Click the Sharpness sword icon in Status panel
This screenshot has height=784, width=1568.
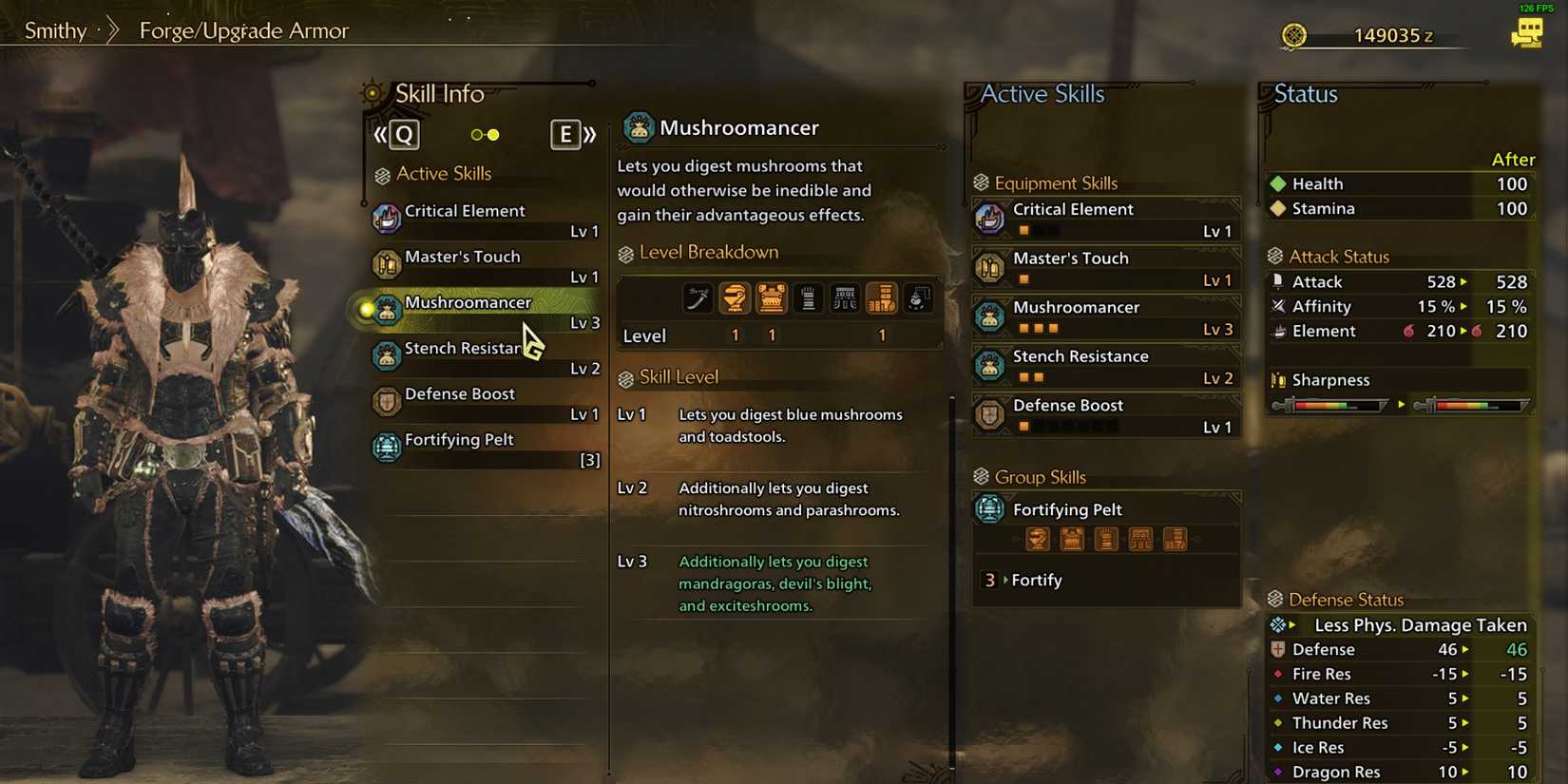coord(1279,379)
